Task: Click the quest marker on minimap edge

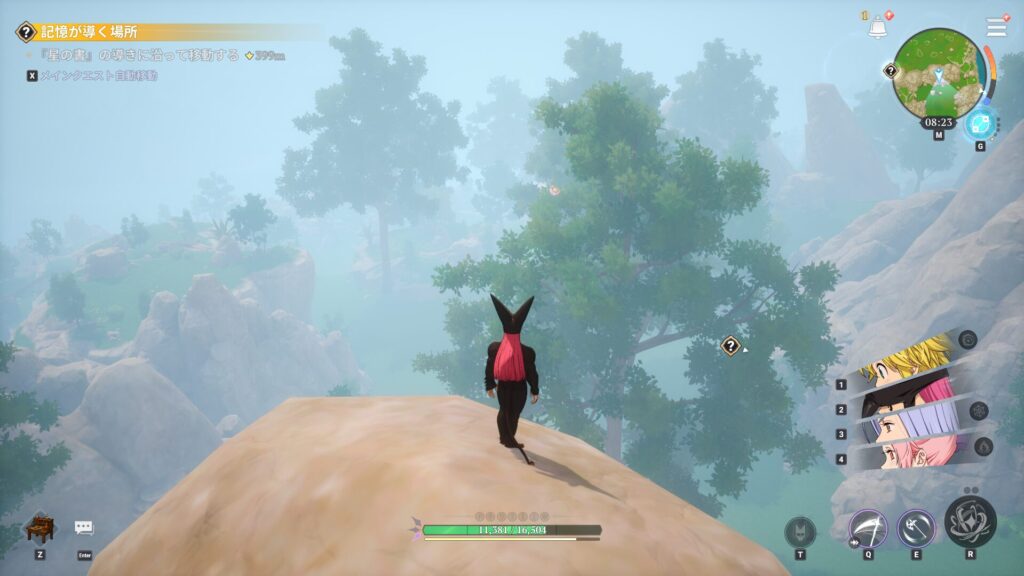Action: tap(890, 71)
